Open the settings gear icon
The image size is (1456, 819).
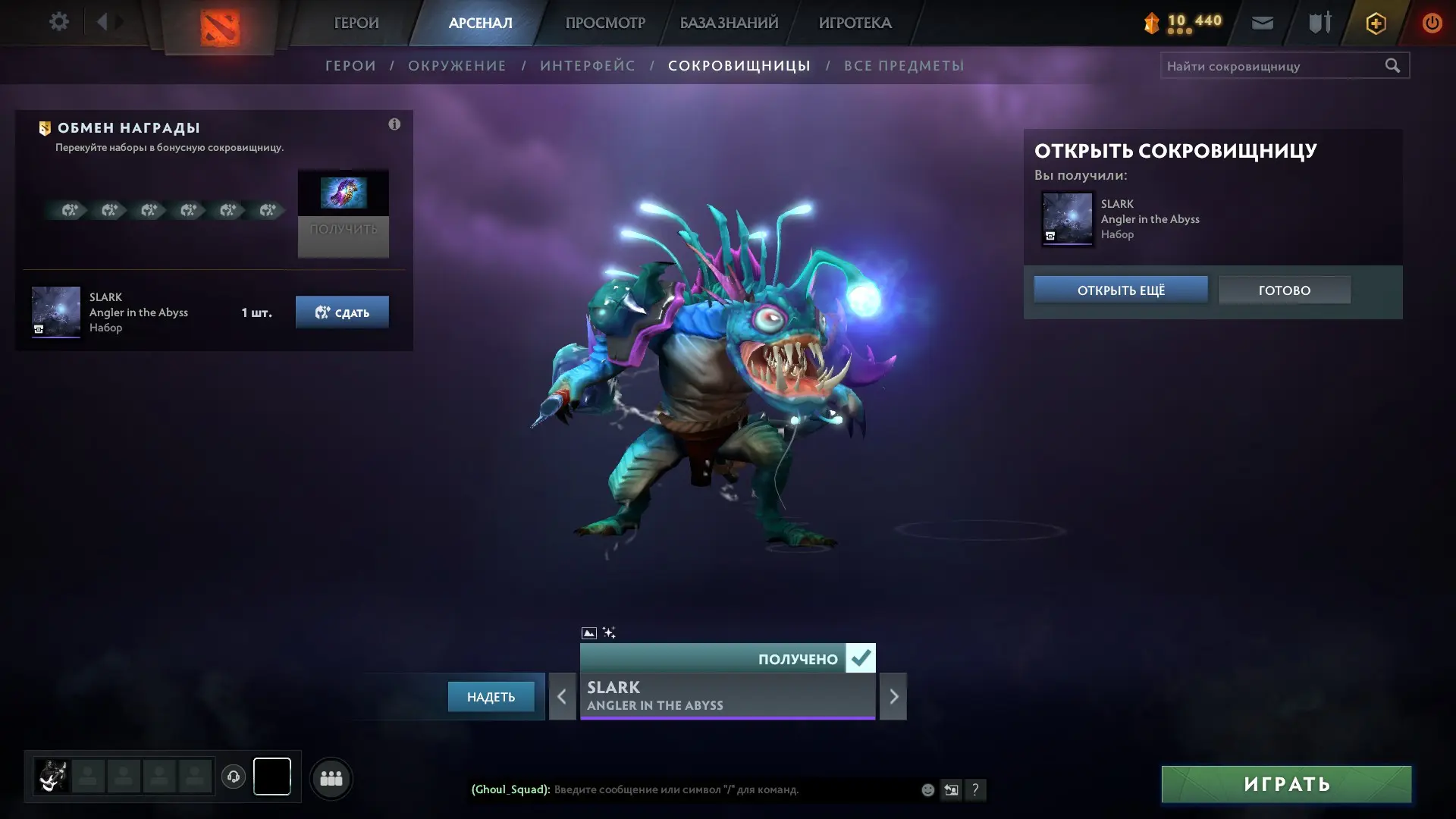(59, 22)
